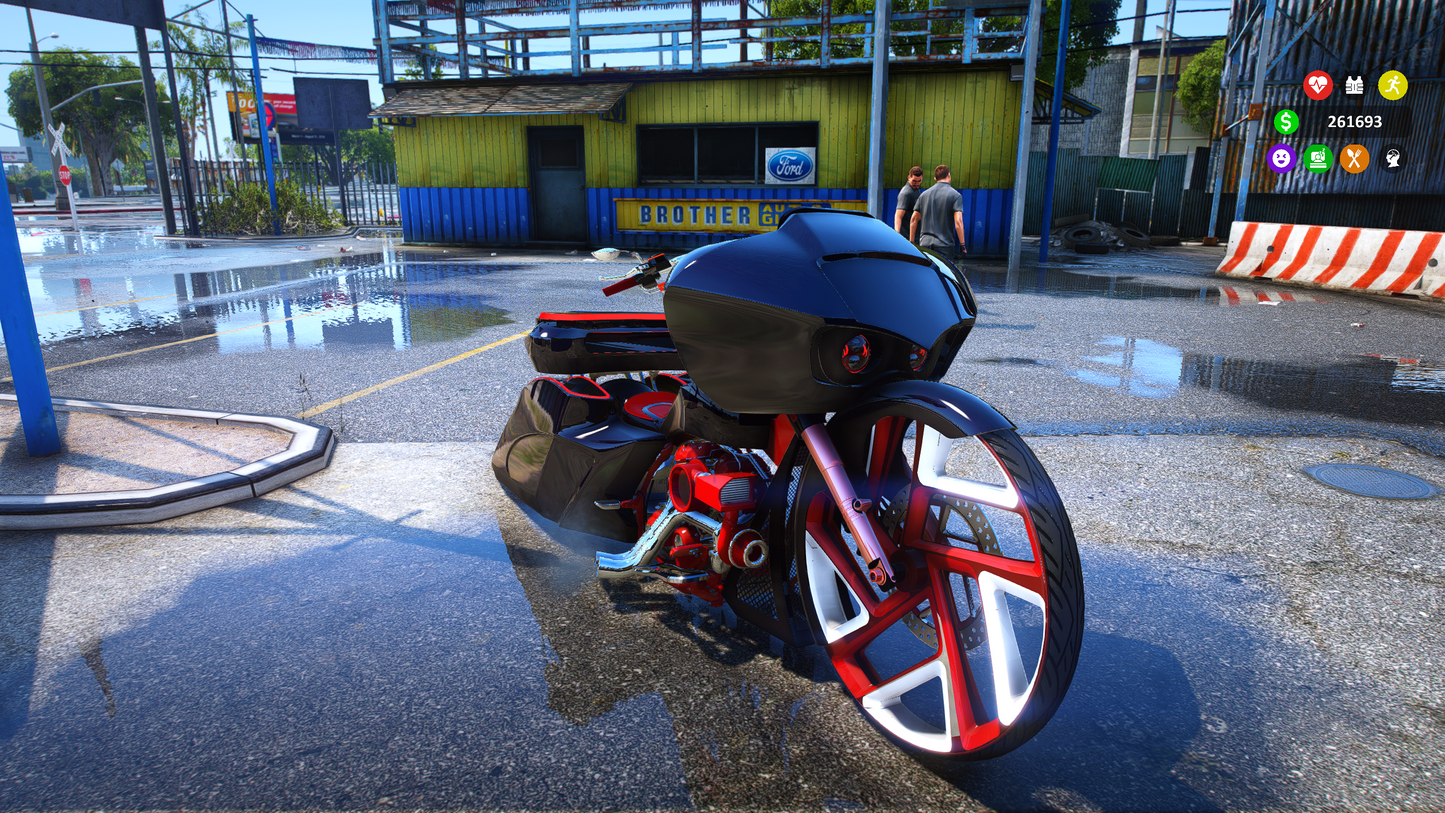
Task: Click the orange fork and spoon hunger icon
Action: click(1354, 158)
